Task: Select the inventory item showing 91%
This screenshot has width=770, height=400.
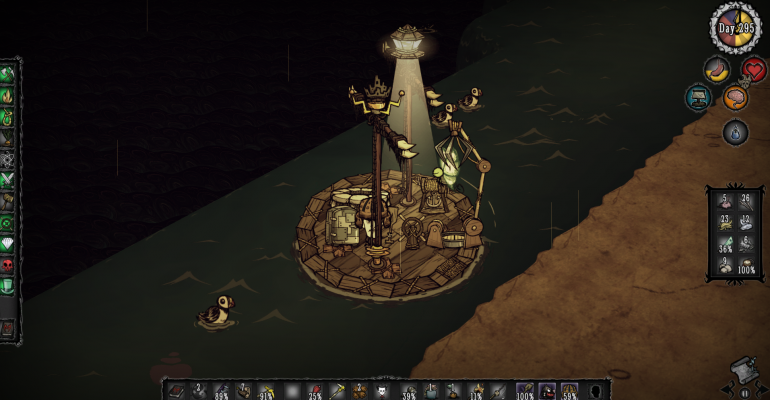Action: click(x=266, y=391)
